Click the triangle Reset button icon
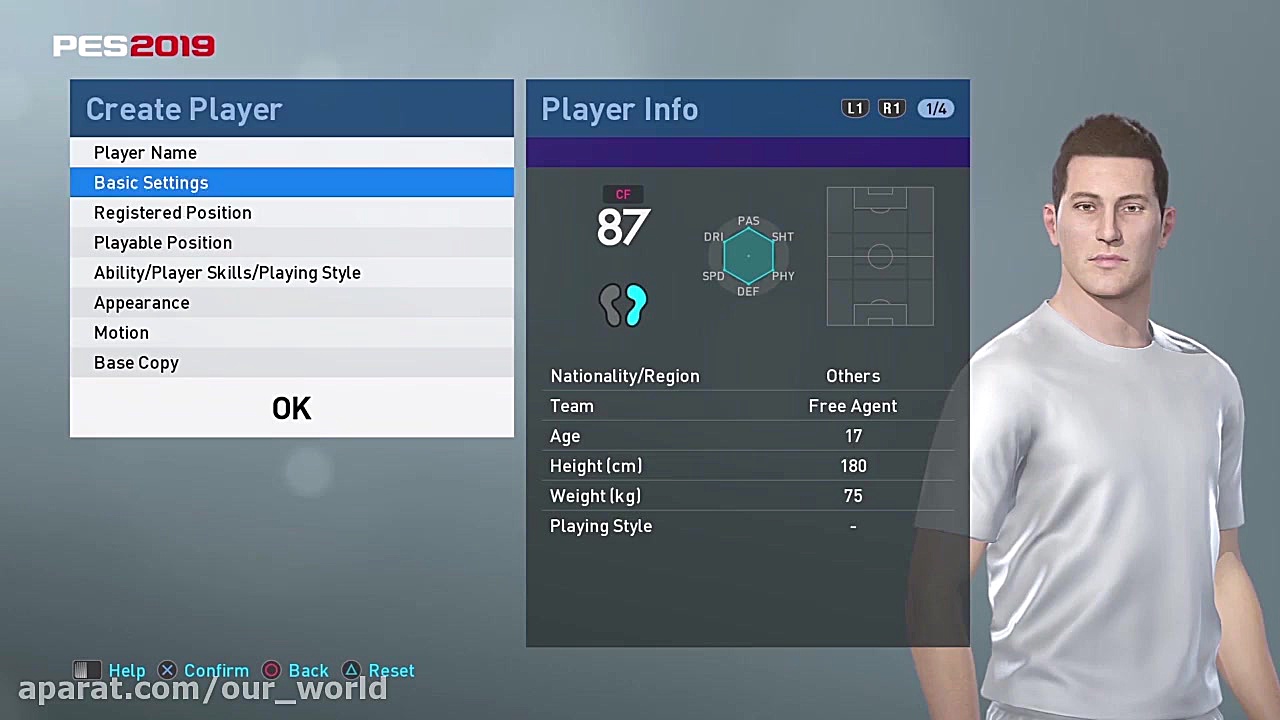The image size is (1280, 720). 351,670
